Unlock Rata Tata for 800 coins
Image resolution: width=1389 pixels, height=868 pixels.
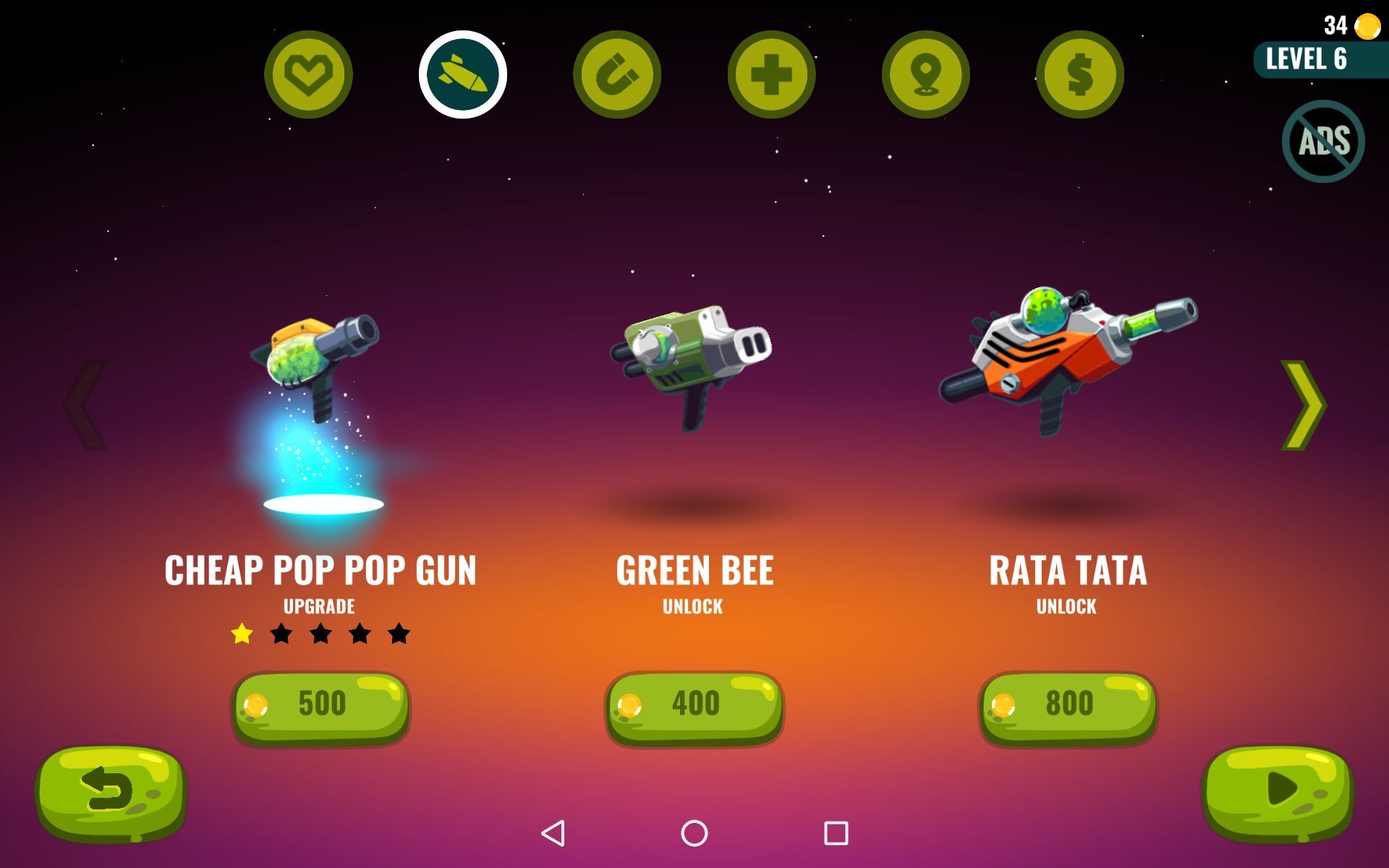[x=1068, y=706]
